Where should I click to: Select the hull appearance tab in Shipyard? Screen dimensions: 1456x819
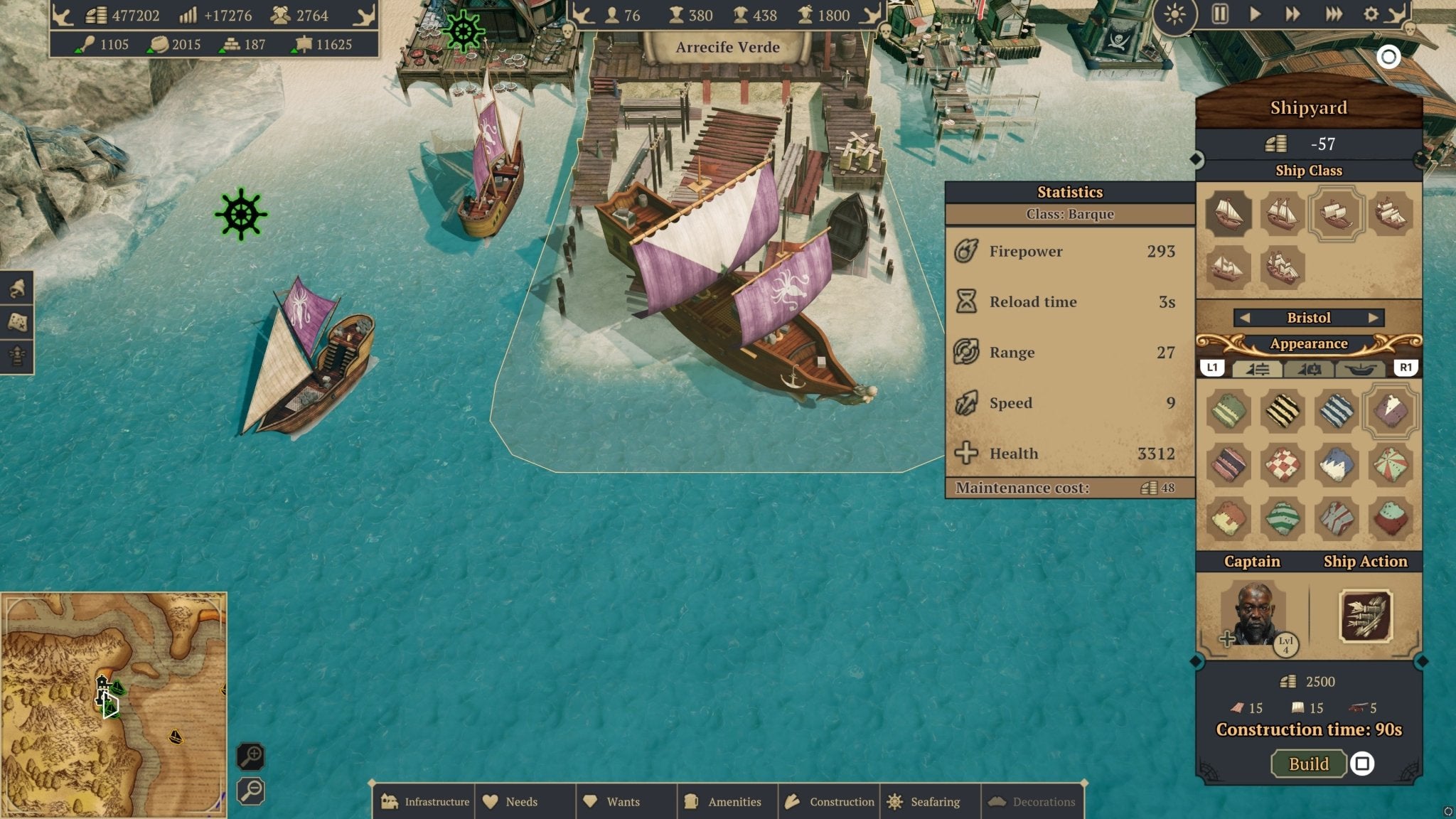[1360, 370]
